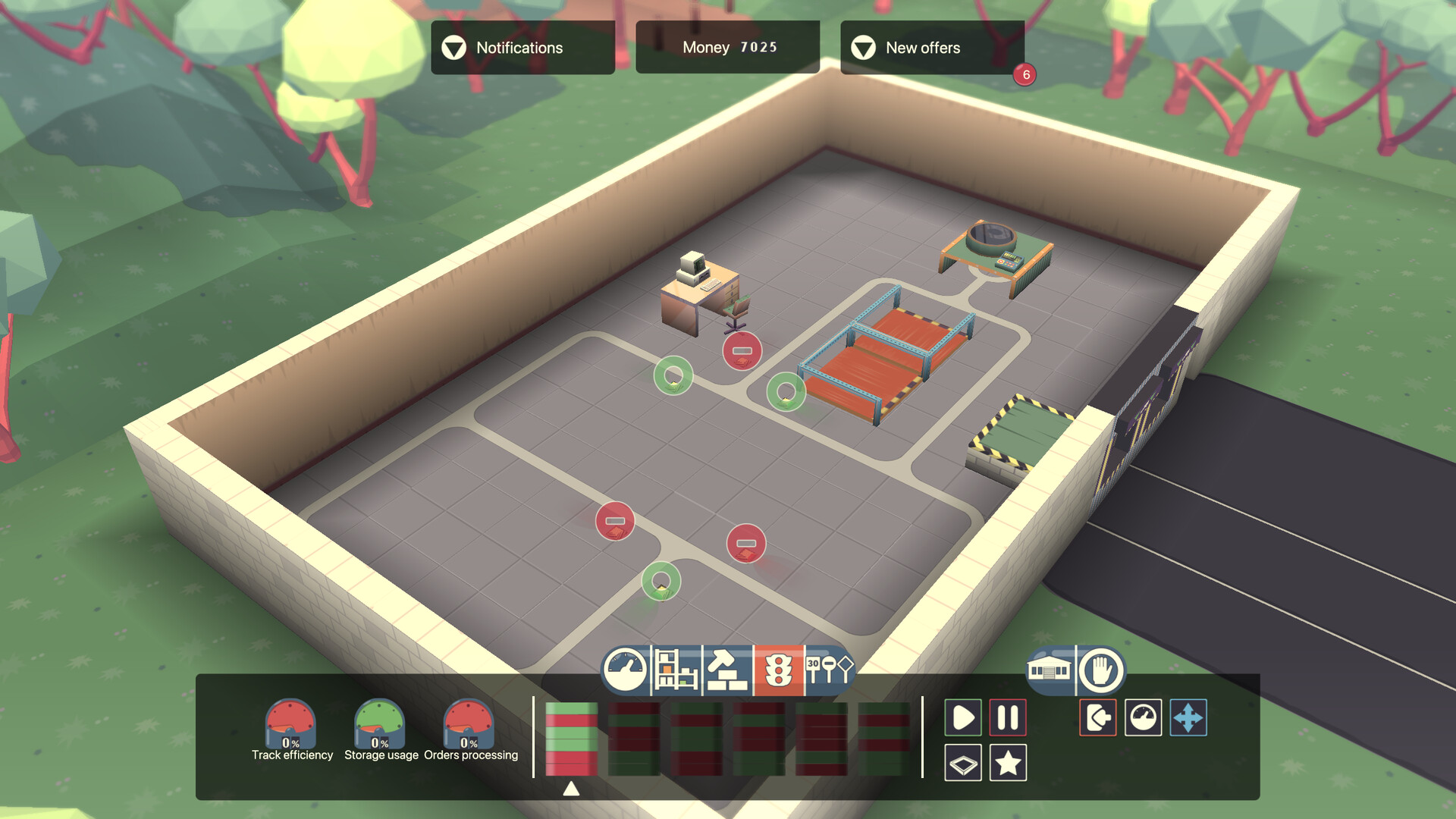Open the storage shelf placement tool
Screen dimensions: 1456x819
point(676,671)
